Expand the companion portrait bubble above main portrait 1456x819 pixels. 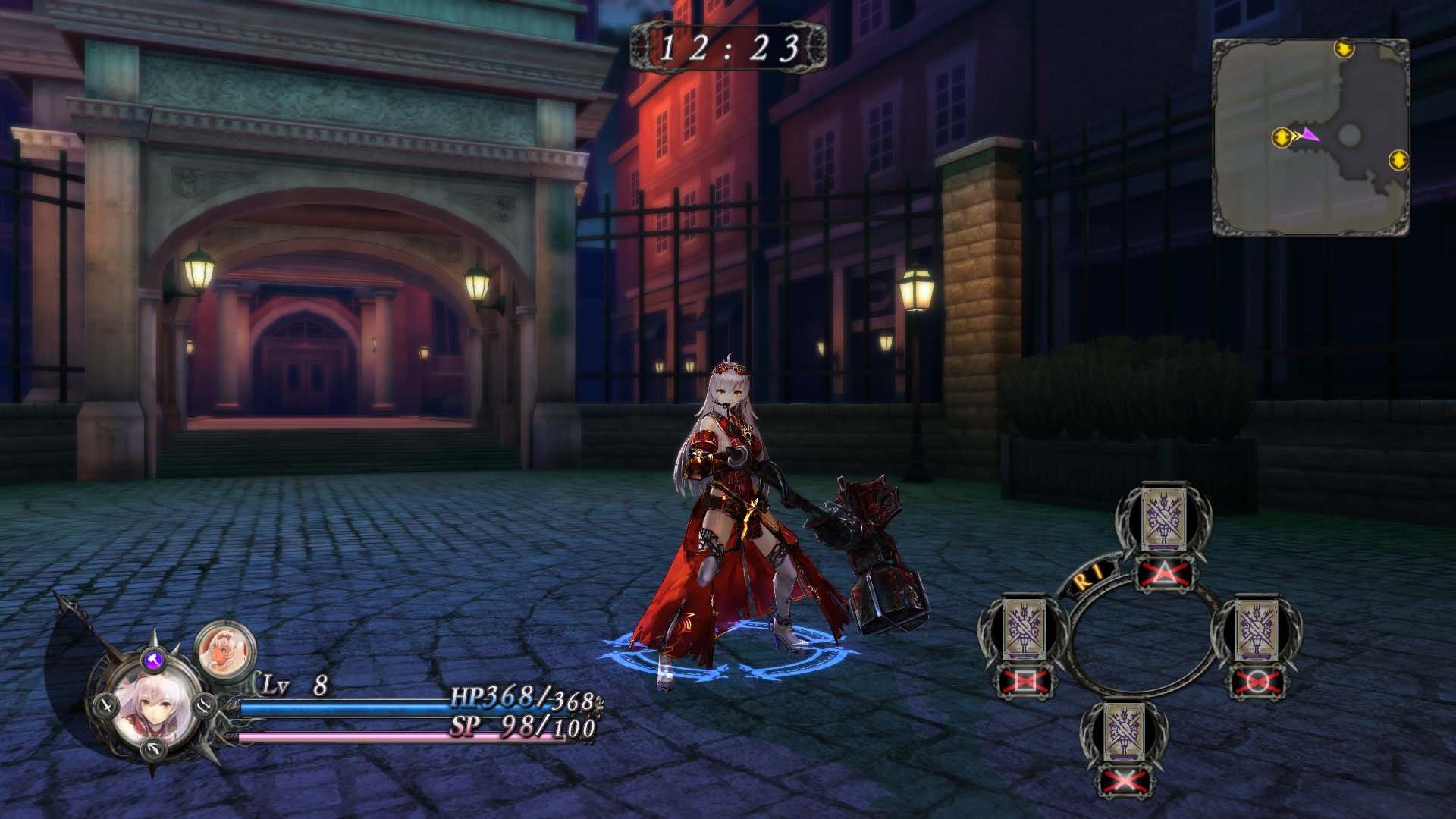pos(224,649)
